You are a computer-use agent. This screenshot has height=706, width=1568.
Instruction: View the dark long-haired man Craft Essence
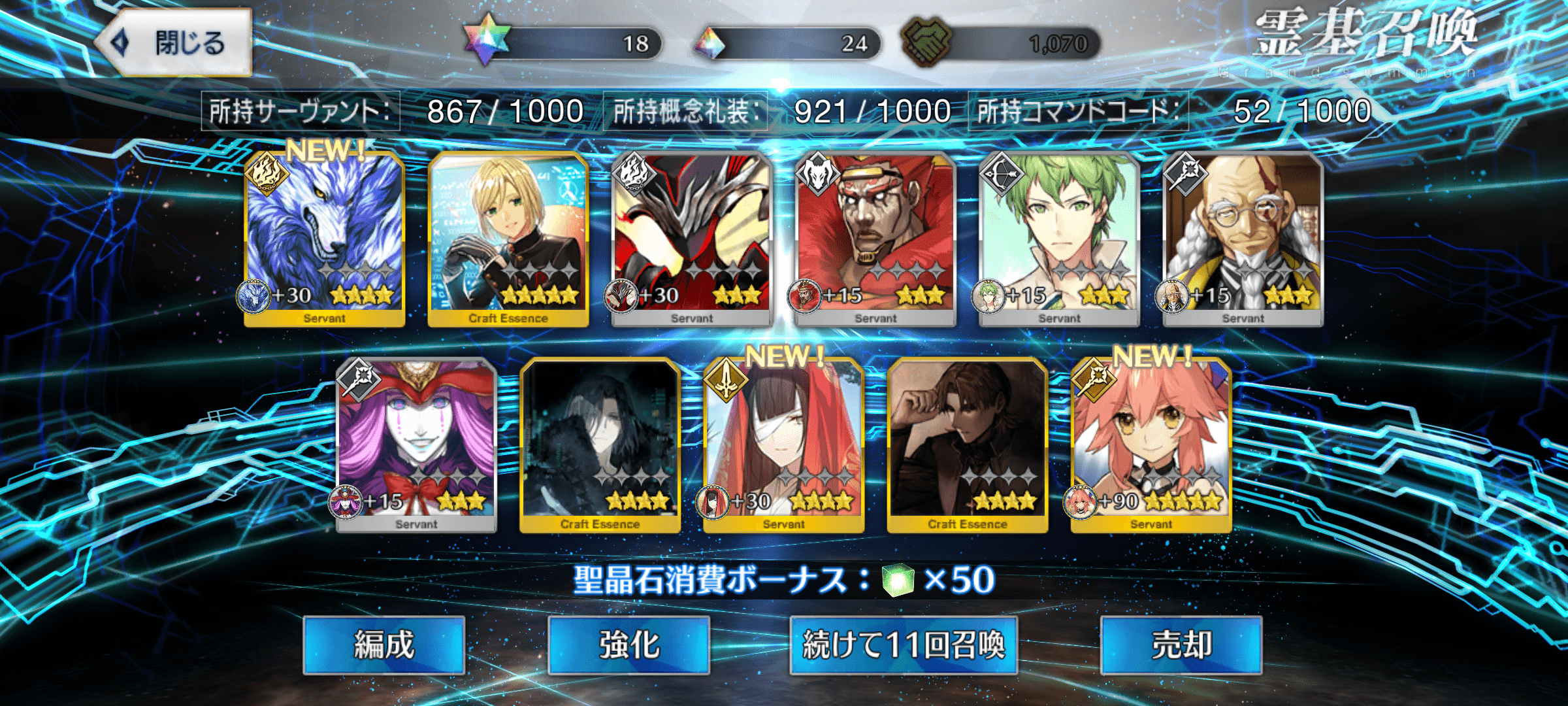click(x=600, y=445)
